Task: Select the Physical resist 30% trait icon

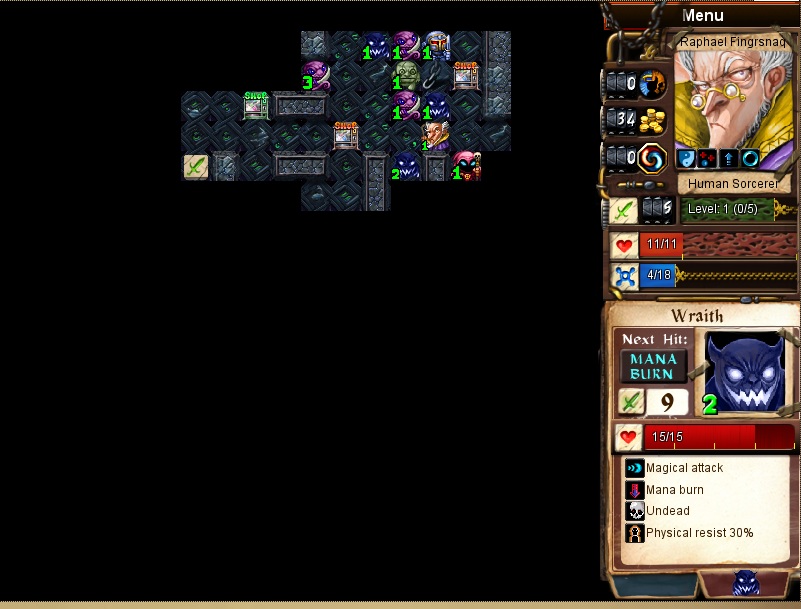Action: pos(634,533)
